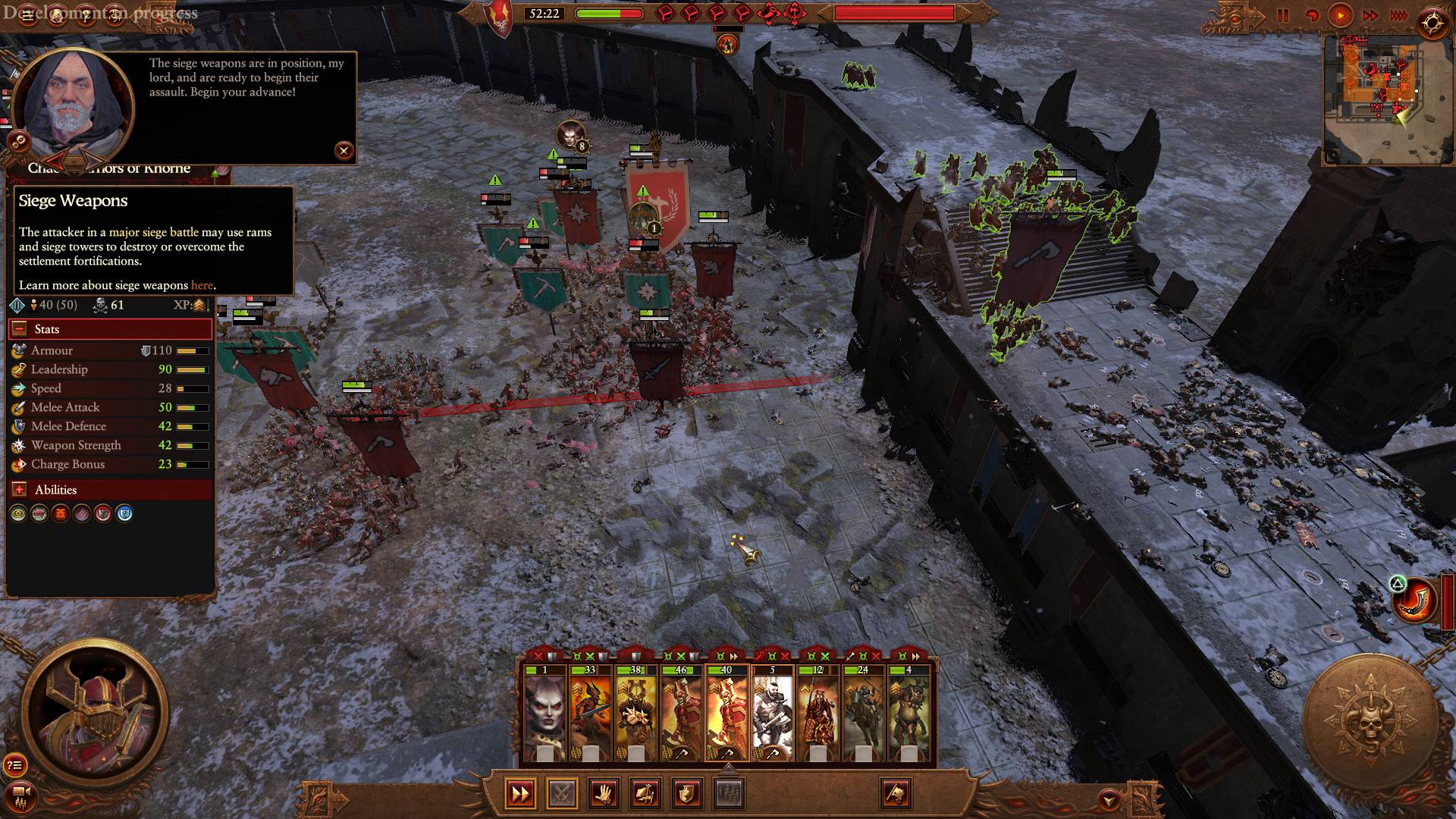Open the Chaos faction horn icon bottom right
Screen dimensions: 1456x819
(1411, 598)
